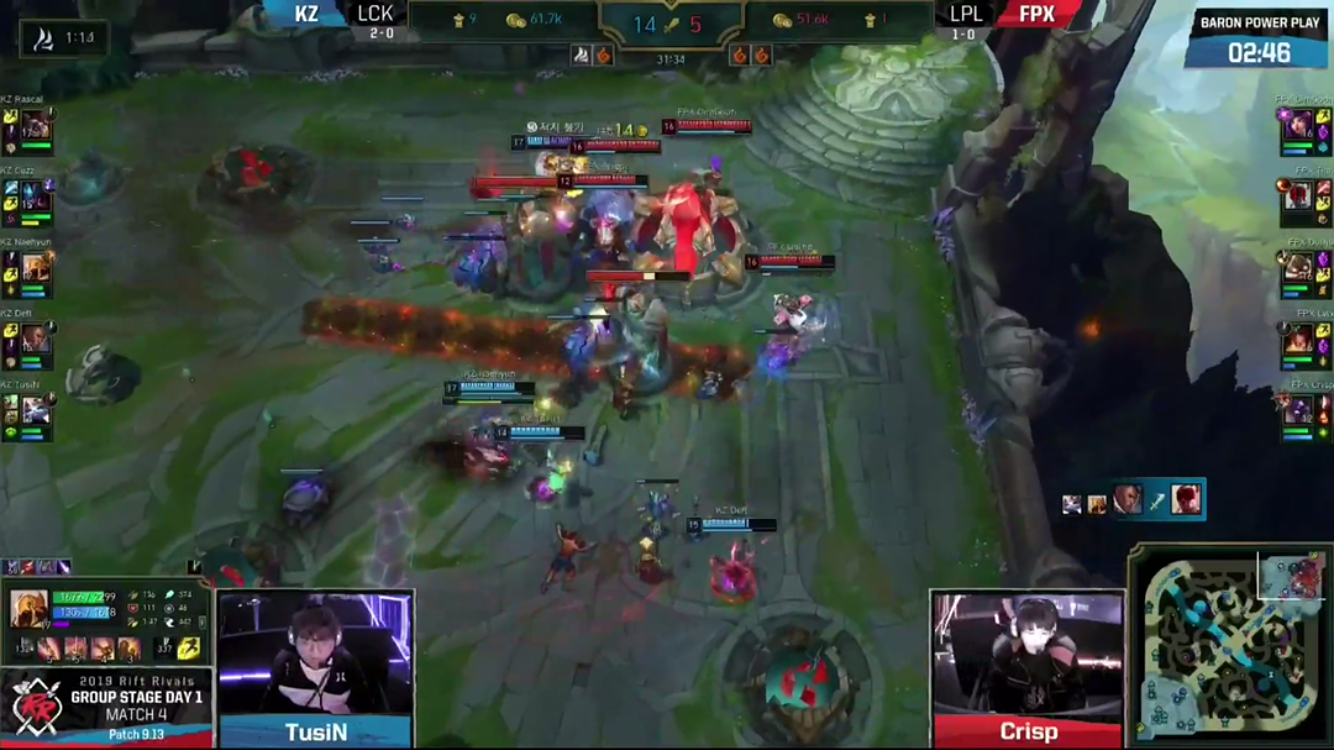Click the Rift Rivals match info banner
Image resolution: width=1334 pixels, height=750 pixels.
[107, 706]
